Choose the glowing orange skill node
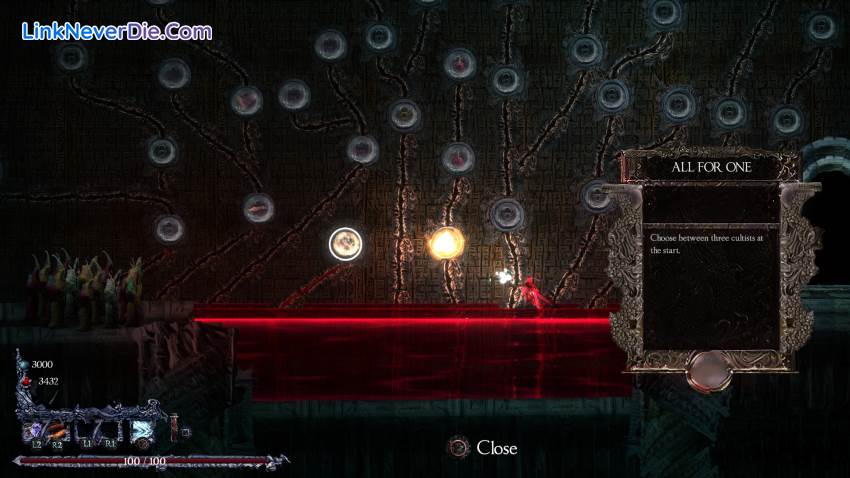The image size is (850, 478). [446, 242]
